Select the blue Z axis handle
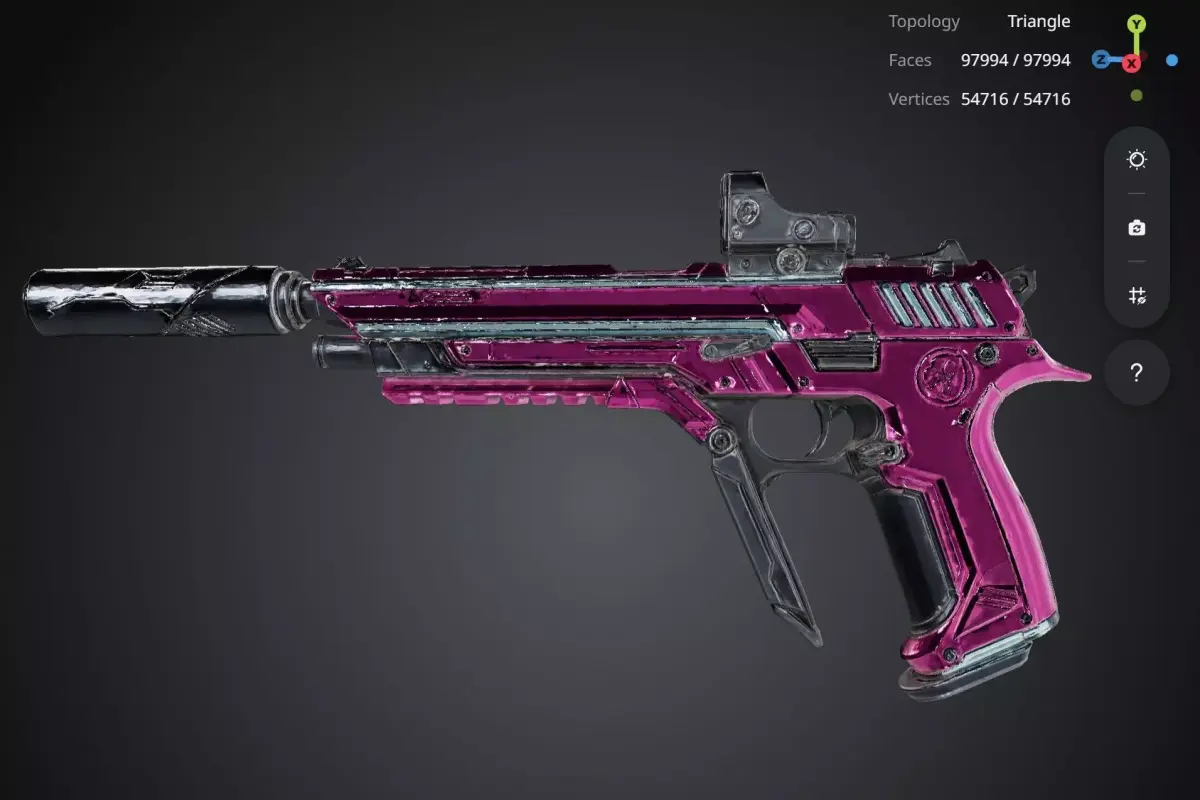This screenshot has width=1200, height=800. 1101,60
